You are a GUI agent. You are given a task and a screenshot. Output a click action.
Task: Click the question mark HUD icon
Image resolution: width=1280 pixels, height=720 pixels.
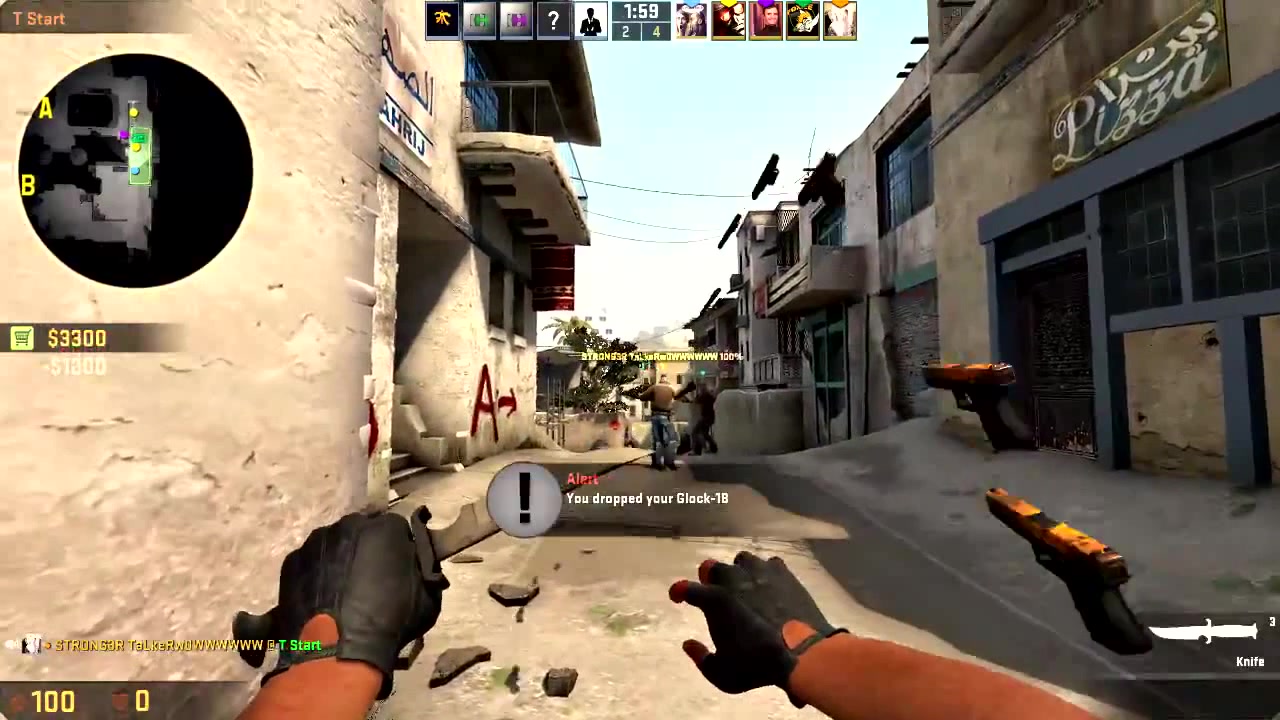point(553,20)
